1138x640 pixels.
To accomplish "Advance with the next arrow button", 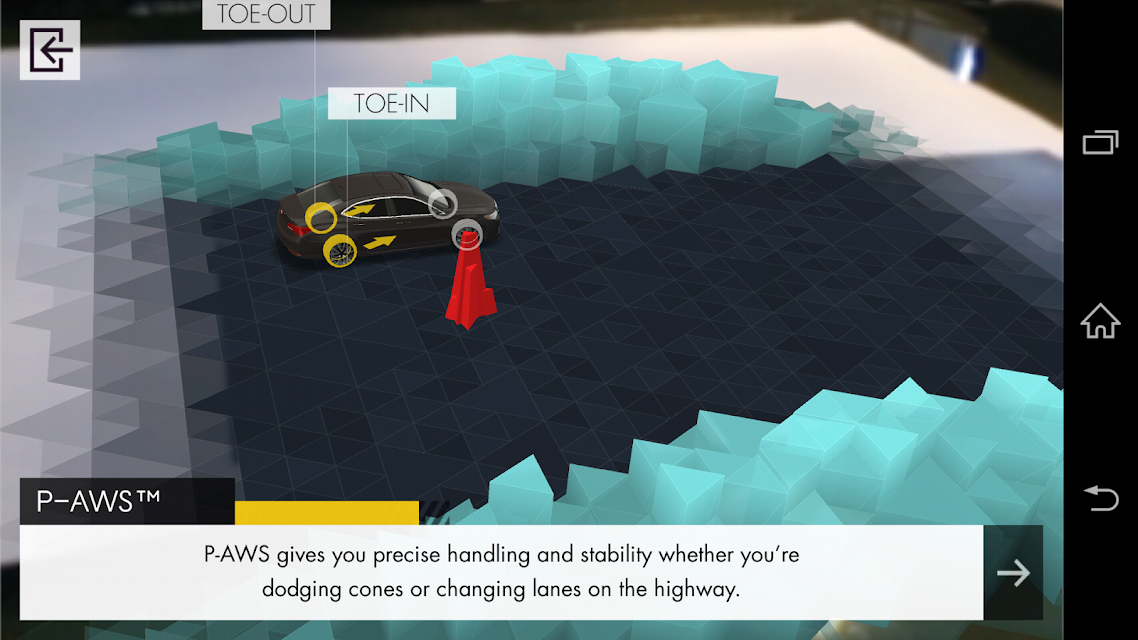I will click(1013, 573).
